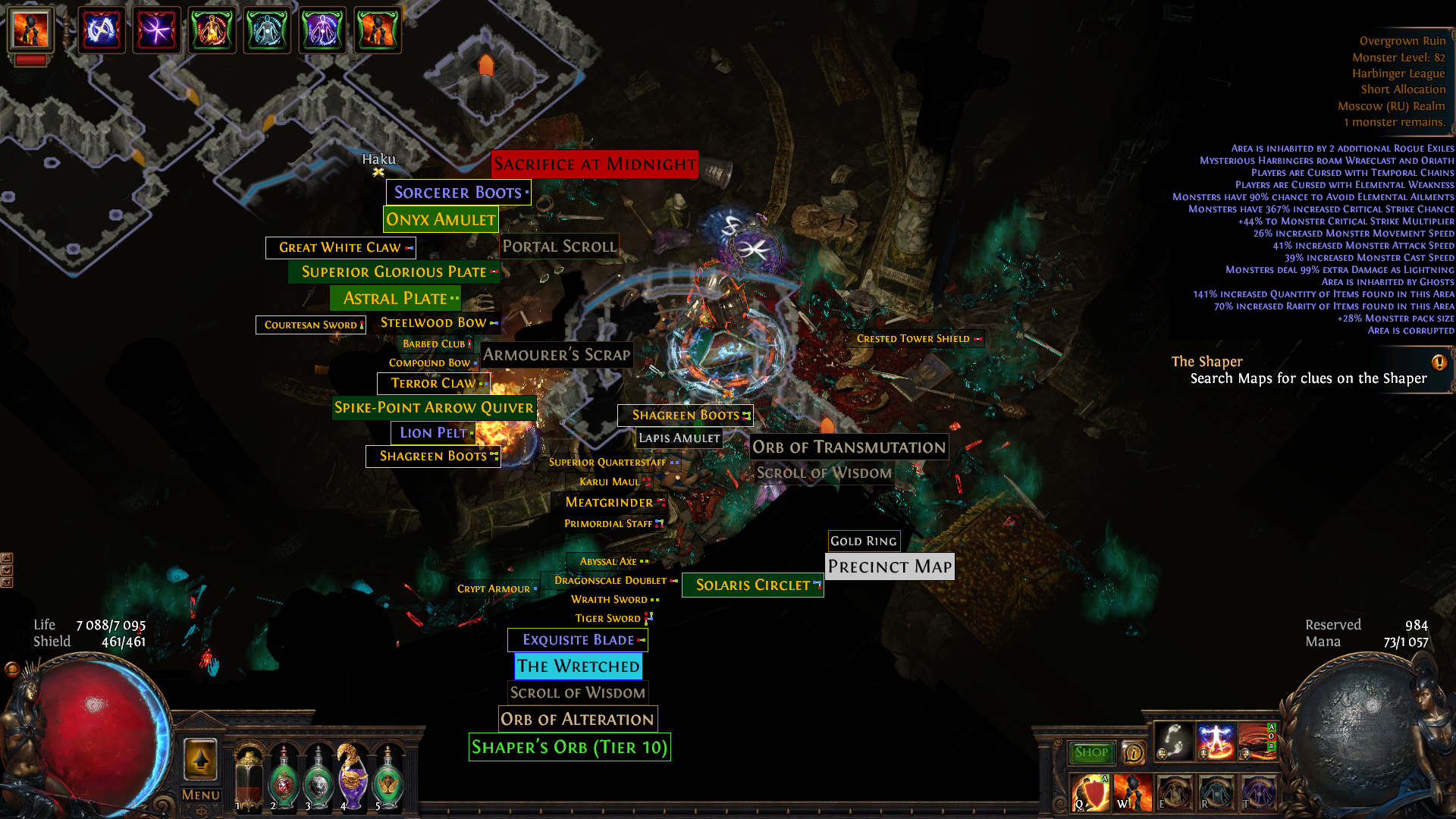Pick up the Sacrifice at Midnight label
The width and height of the screenshot is (1456, 819).
click(595, 165)
